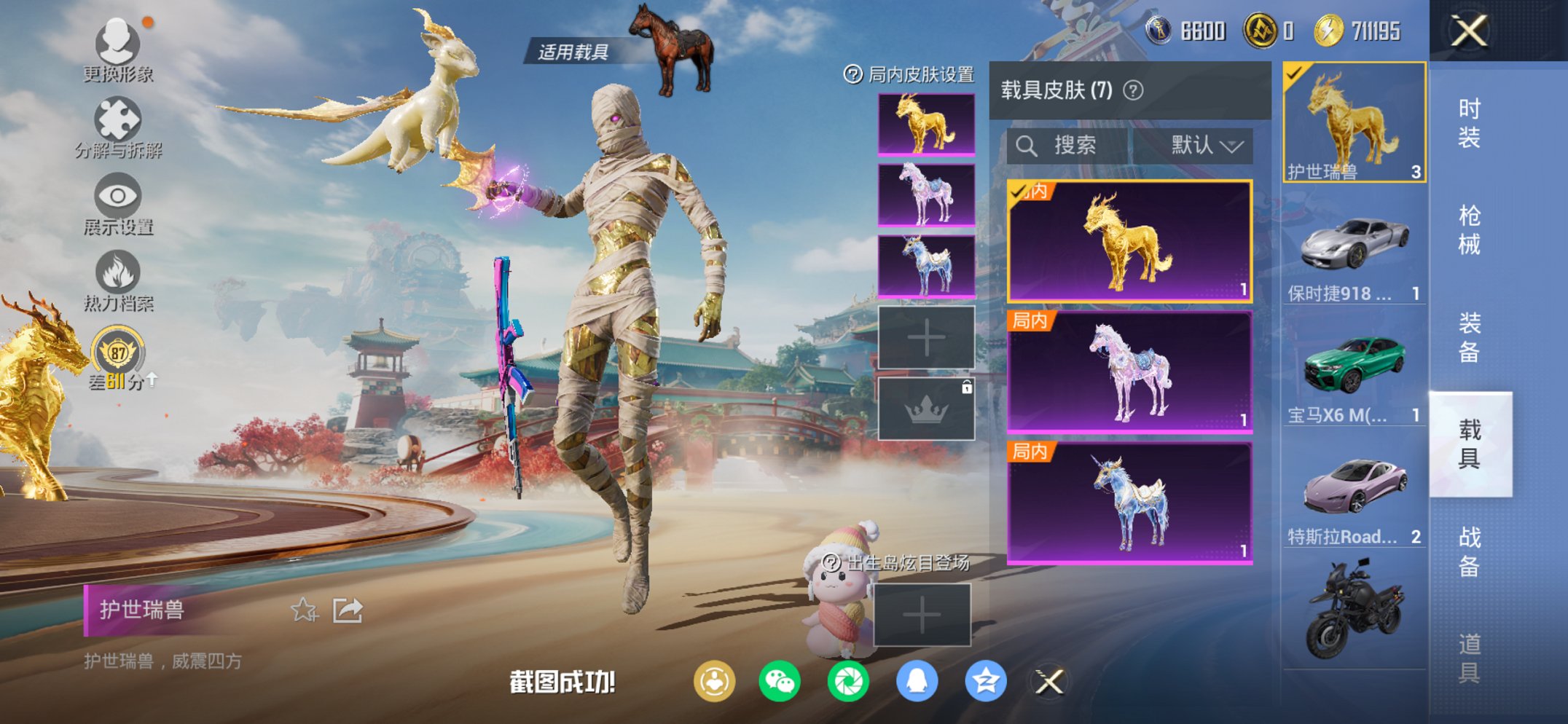
Task: Open the help icon beside 载具皮肤 (7)
Action: 1132,90
